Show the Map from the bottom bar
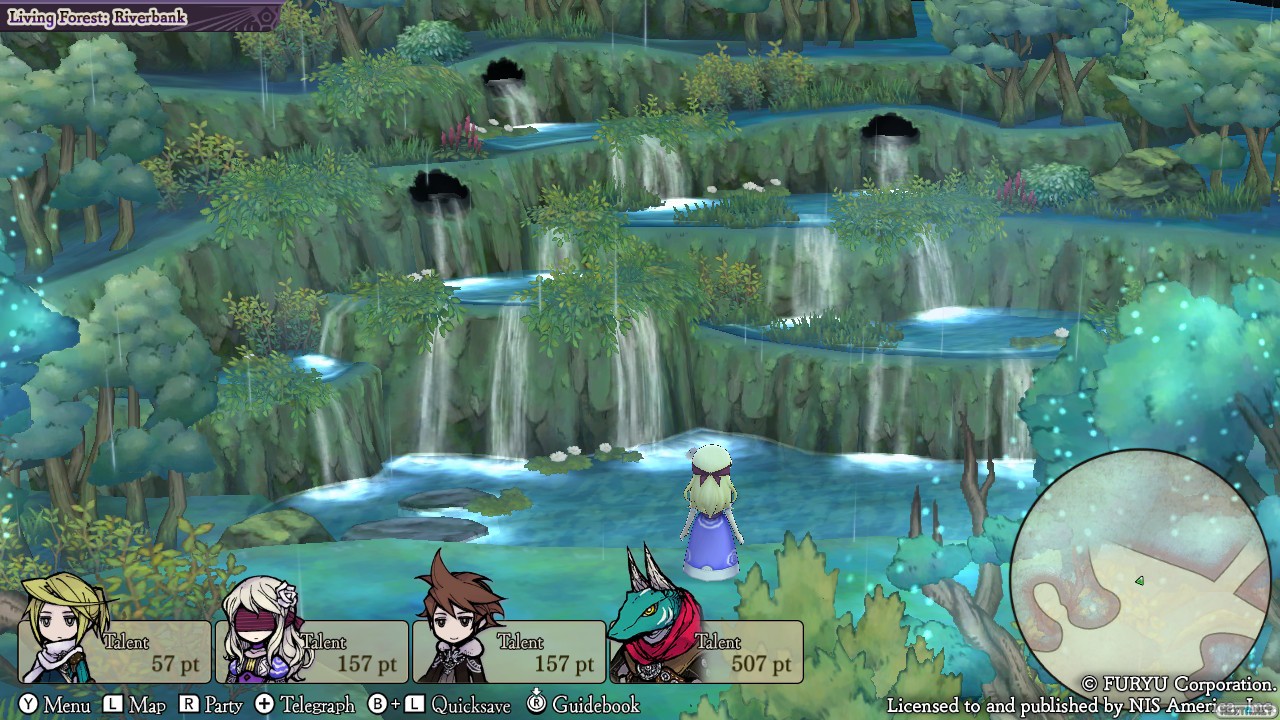Screen dimensions: 1280x720 click(x=146, y=705)
